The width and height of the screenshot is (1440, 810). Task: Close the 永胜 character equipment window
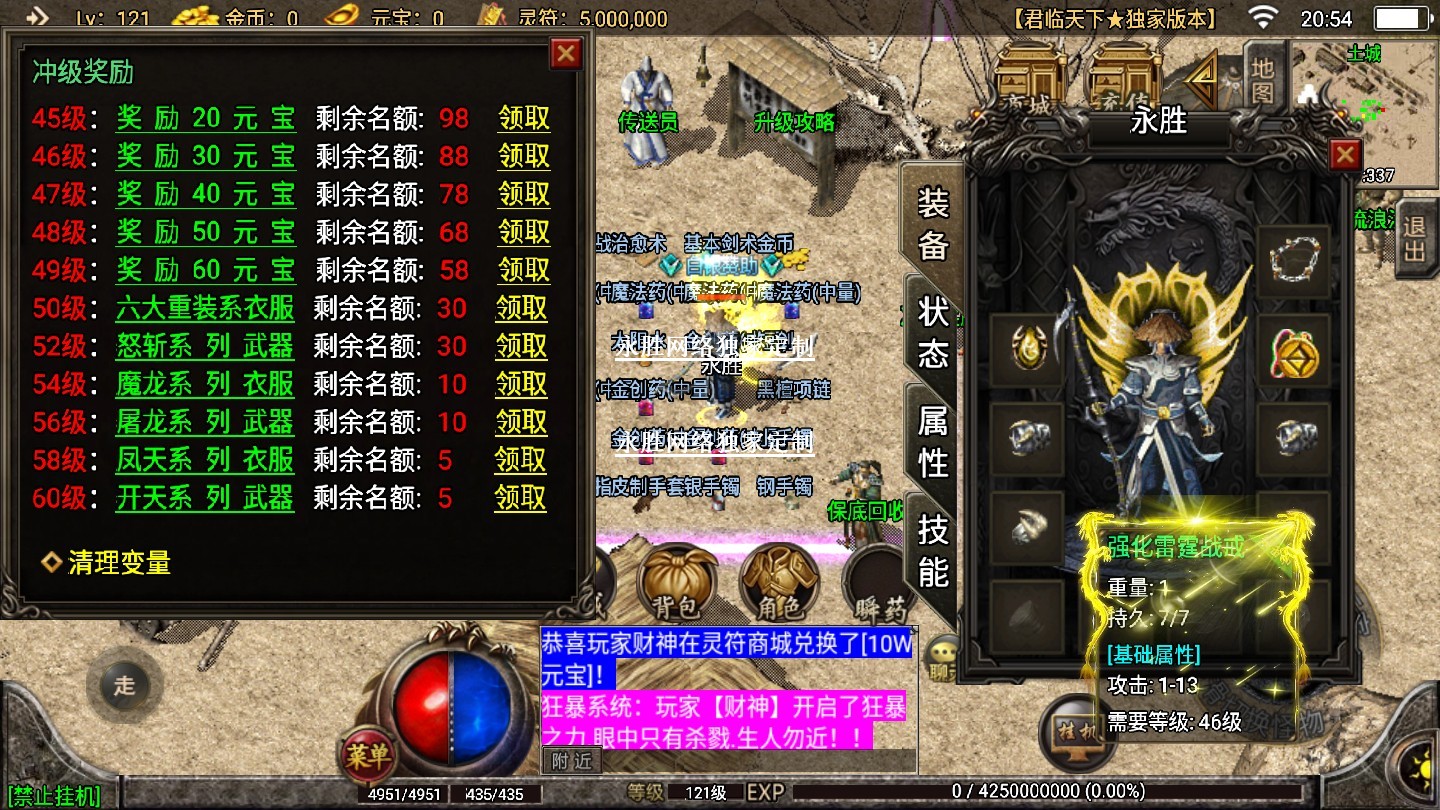[x=1345, y=155]
